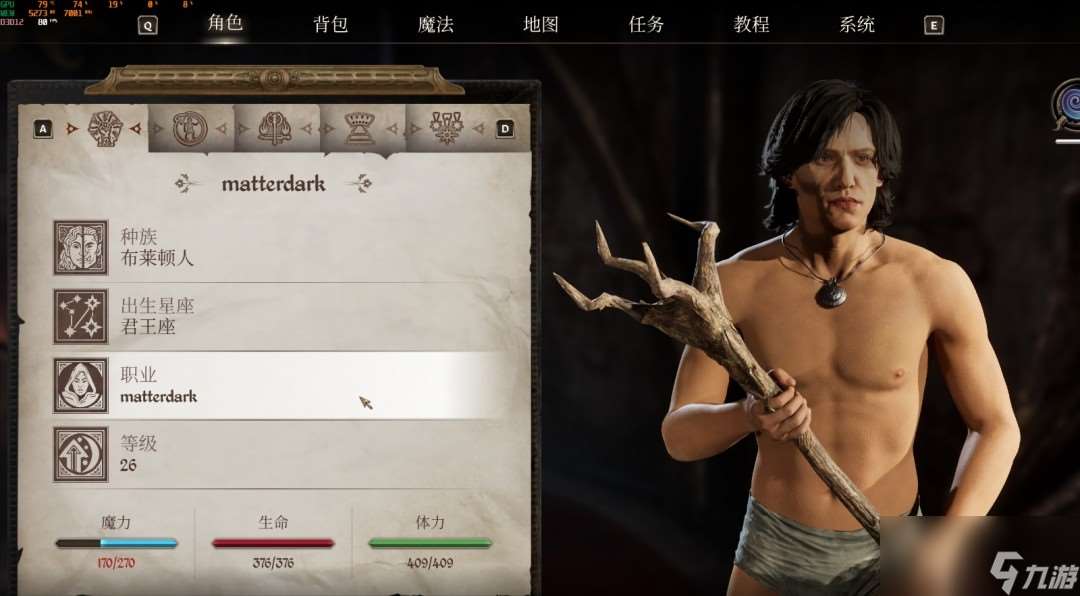Open the 任务 quests menu

[646, 24]
